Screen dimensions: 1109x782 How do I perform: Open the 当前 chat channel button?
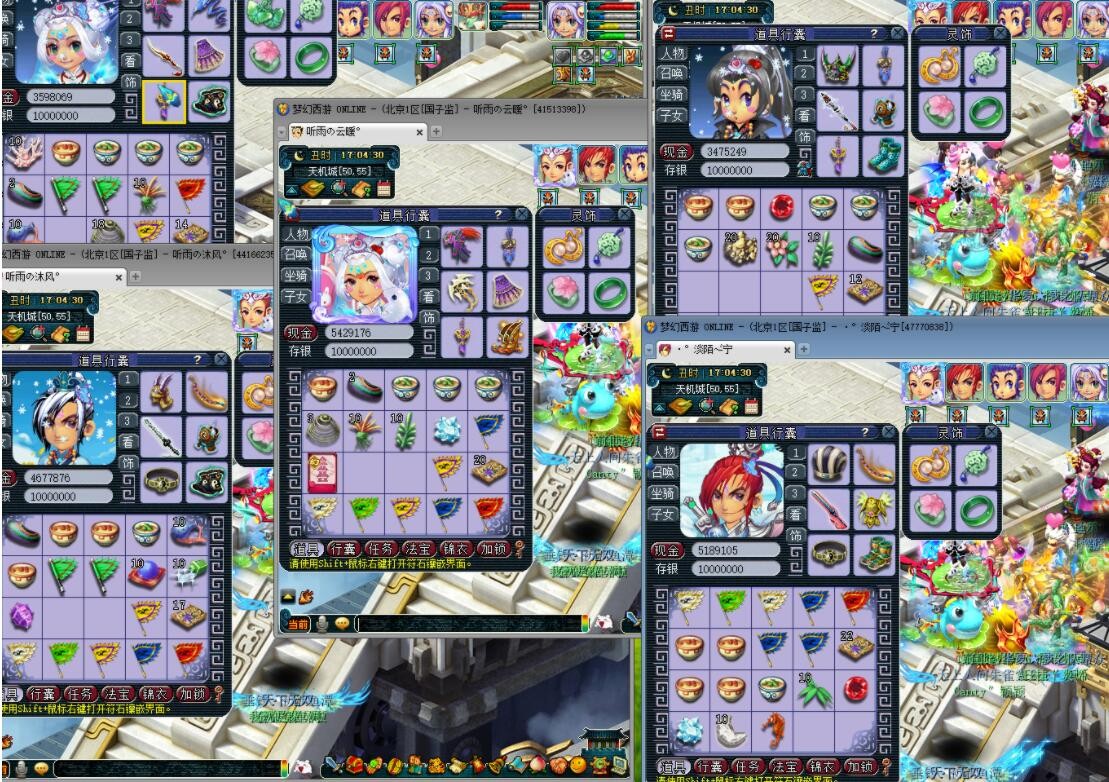click(298, 623)
